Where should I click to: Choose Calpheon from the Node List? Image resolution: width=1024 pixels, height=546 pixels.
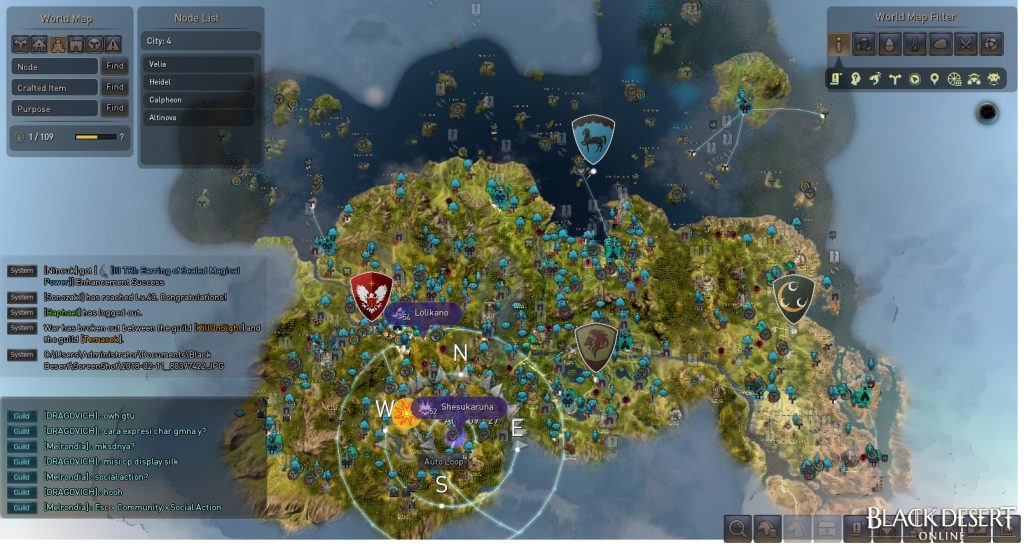[x=199, y=100]
